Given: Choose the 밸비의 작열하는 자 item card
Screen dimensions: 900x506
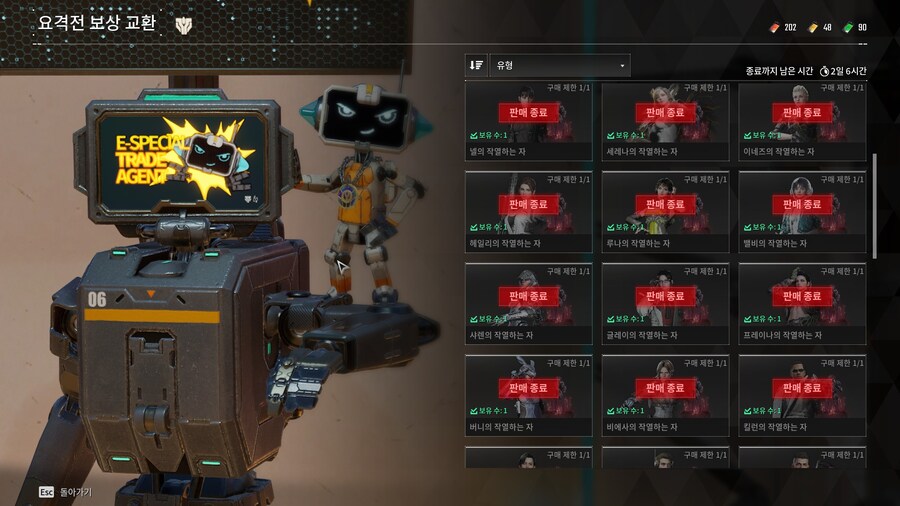Looking at the screenshot, I should pos(802,212).
